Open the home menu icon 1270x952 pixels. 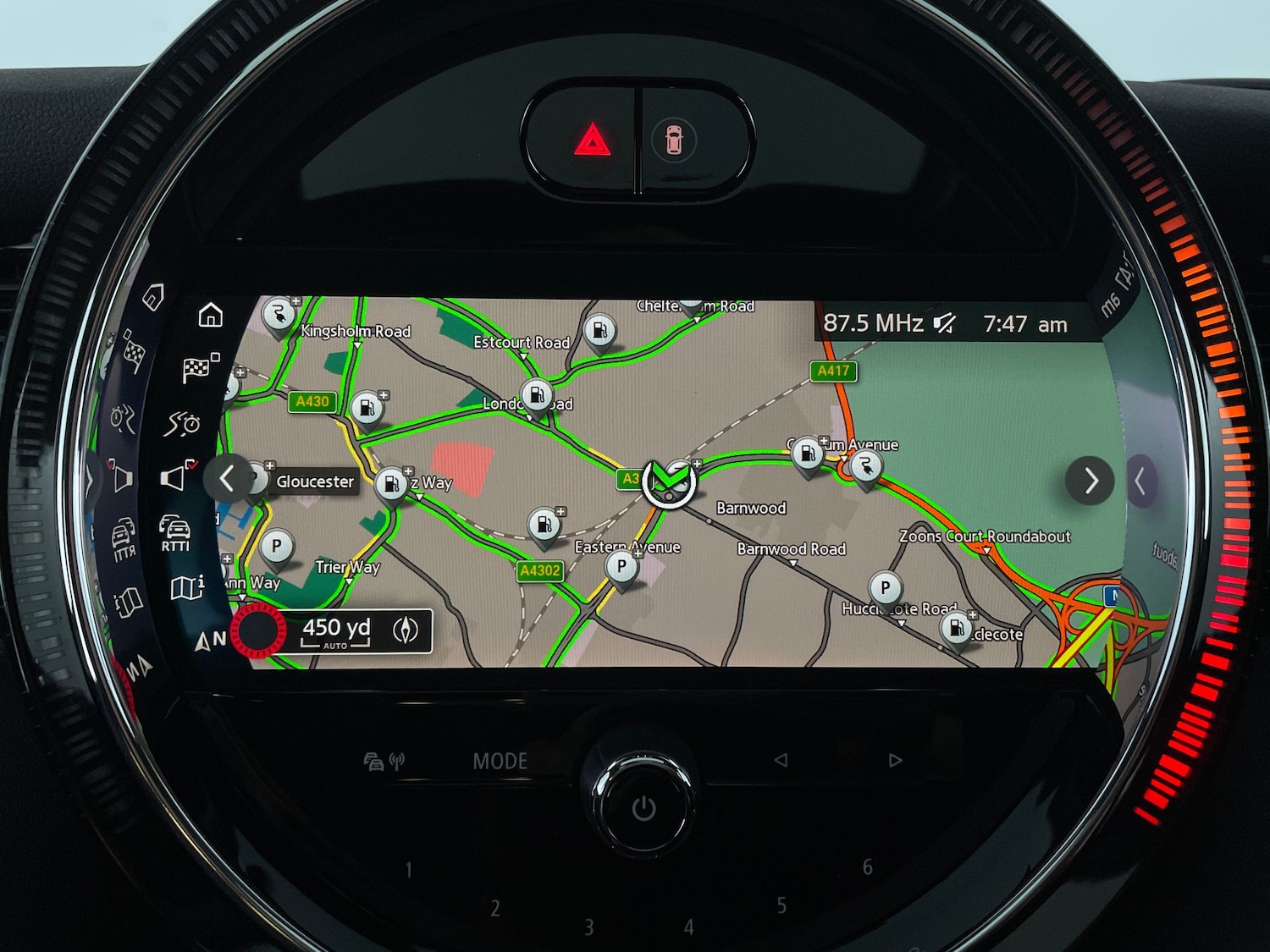(x=211, y=315)
